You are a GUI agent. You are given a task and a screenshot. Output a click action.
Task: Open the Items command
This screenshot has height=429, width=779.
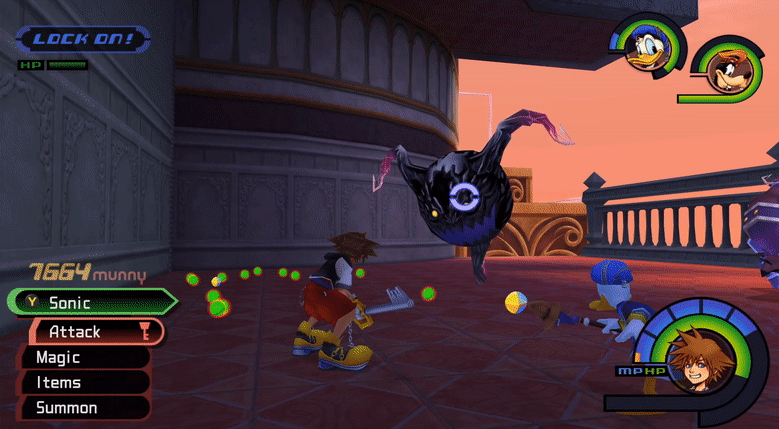pyautogui.click(x=80, y=382)
